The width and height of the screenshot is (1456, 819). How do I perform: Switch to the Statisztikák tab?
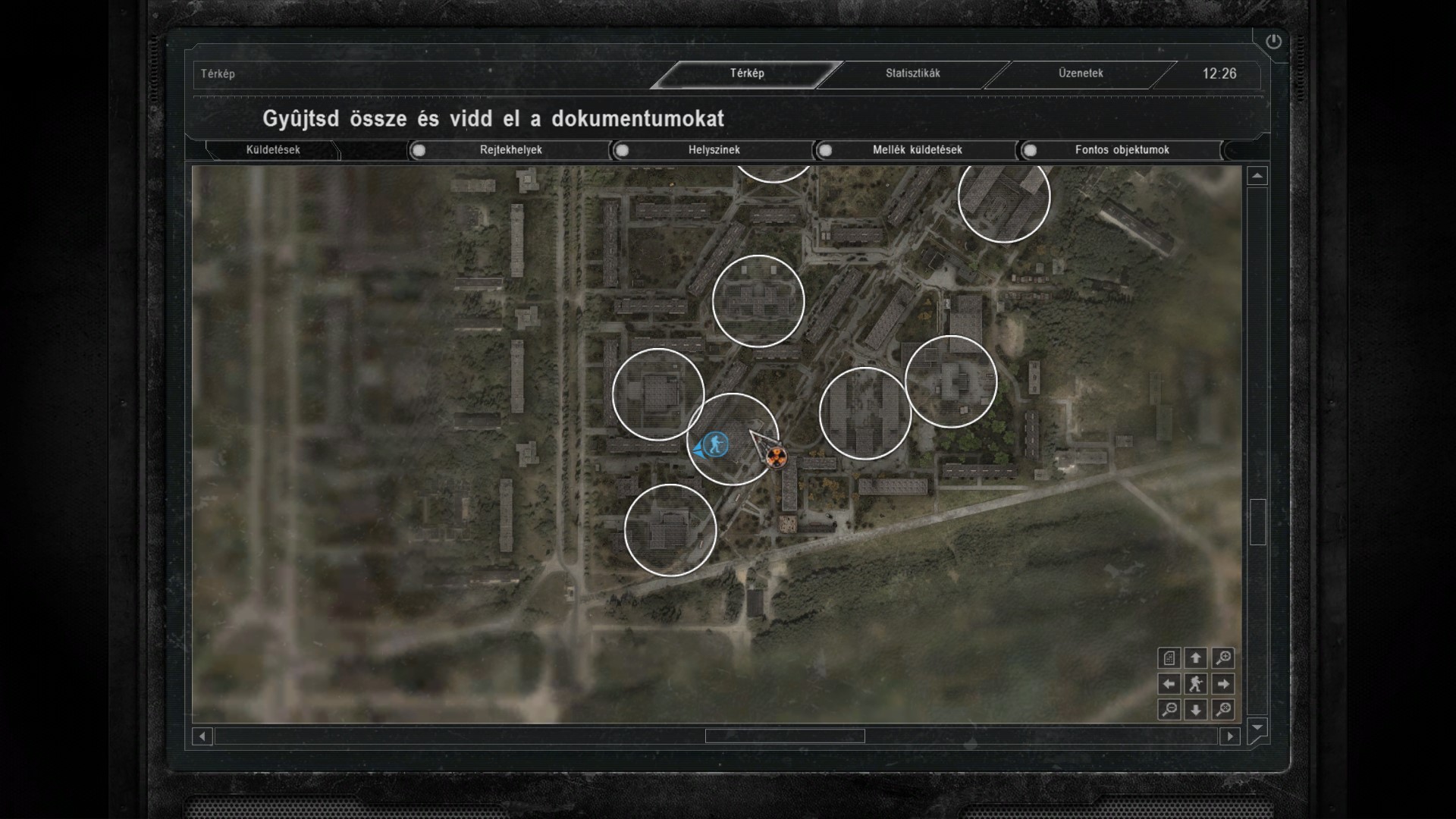[x=912, y=74]
